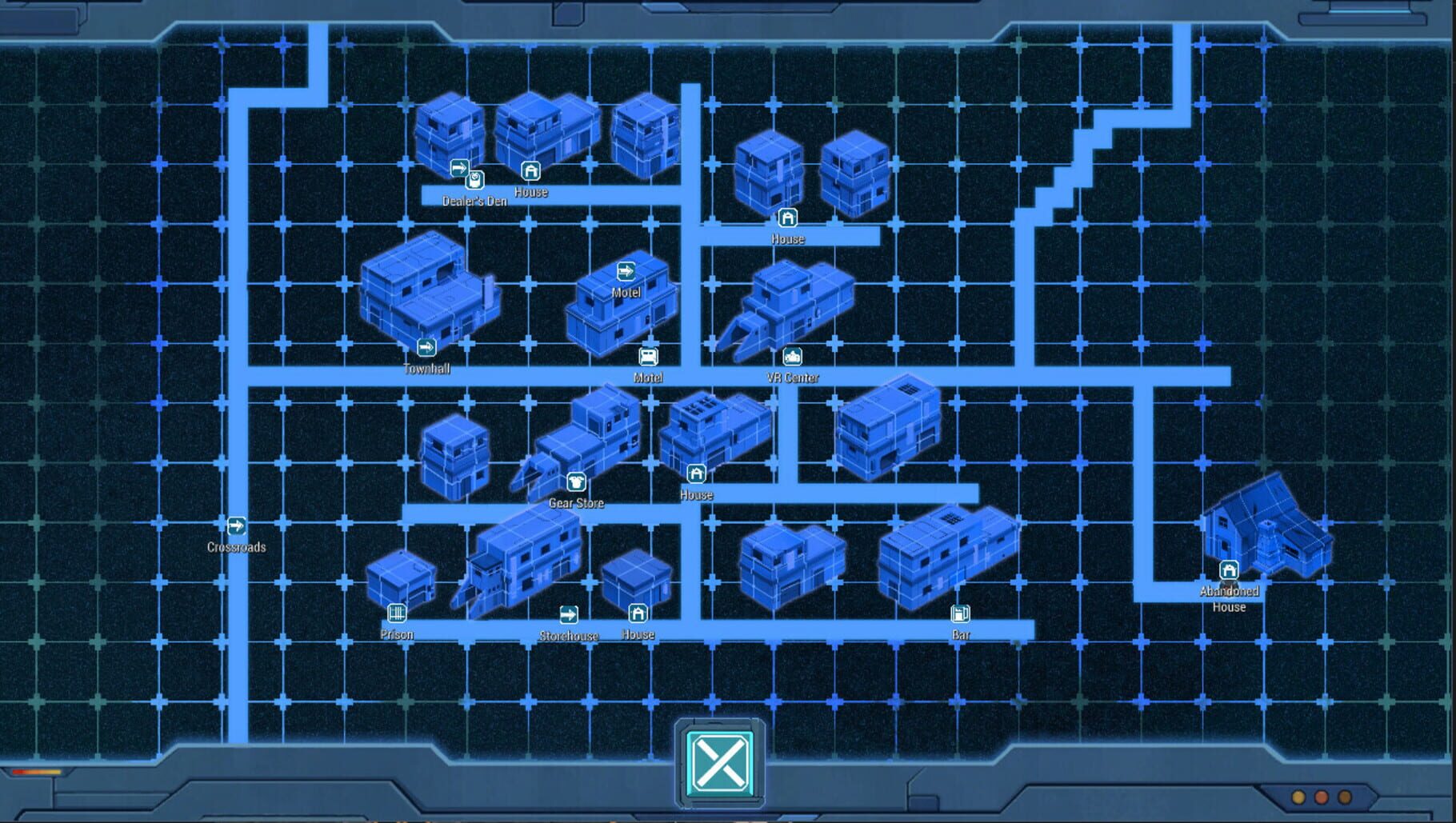This screenshot has width=1456, height=823.
Task: Open the House label near Dealer's Den
Action: (x=531, y=192)
